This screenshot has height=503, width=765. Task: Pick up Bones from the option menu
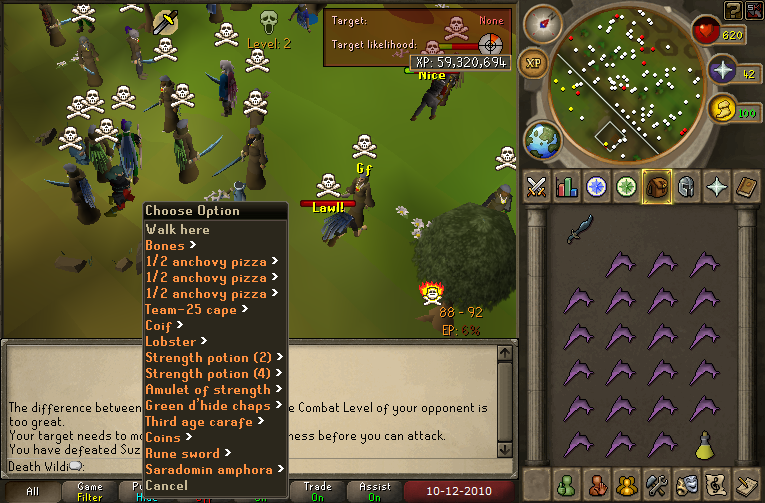click(165, 245)
